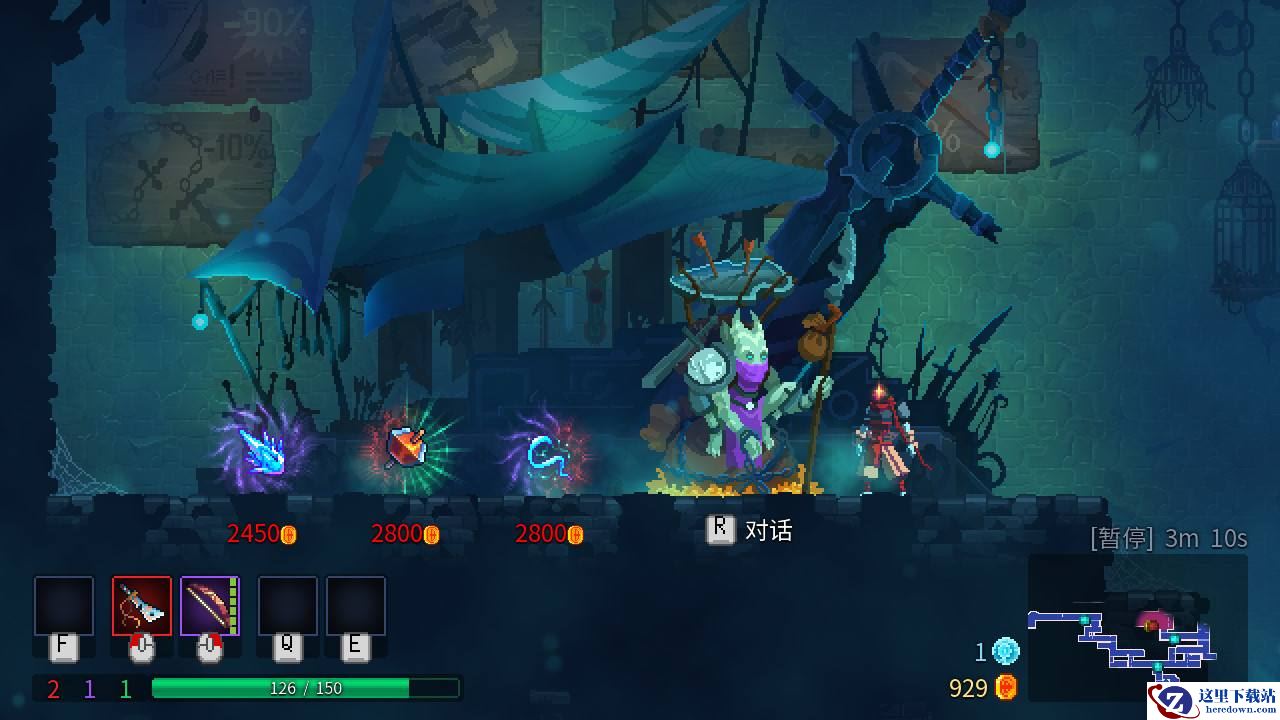This screenshot has width=1280, height=720.
Task: Click the empty slot labeled F
Action: (64, 606)
